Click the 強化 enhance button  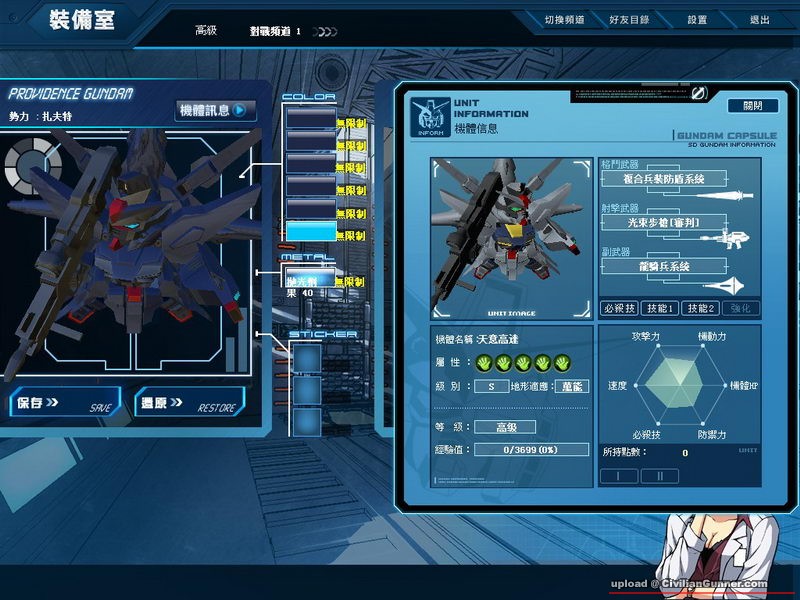tap(741, 309)
